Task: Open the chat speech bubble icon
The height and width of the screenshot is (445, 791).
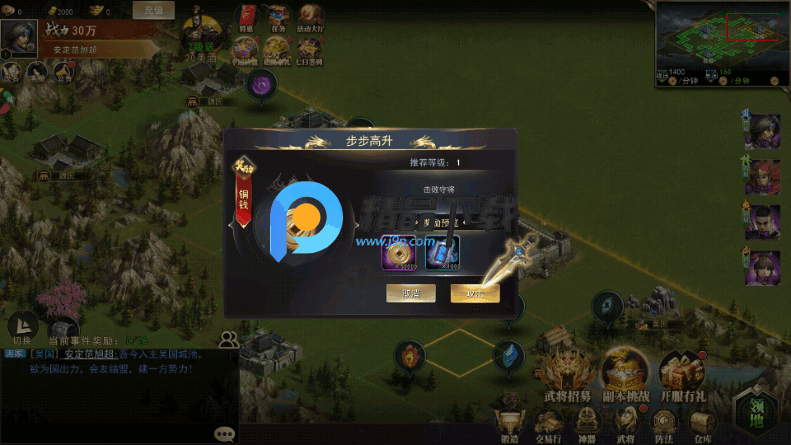Action: [225, 434]
